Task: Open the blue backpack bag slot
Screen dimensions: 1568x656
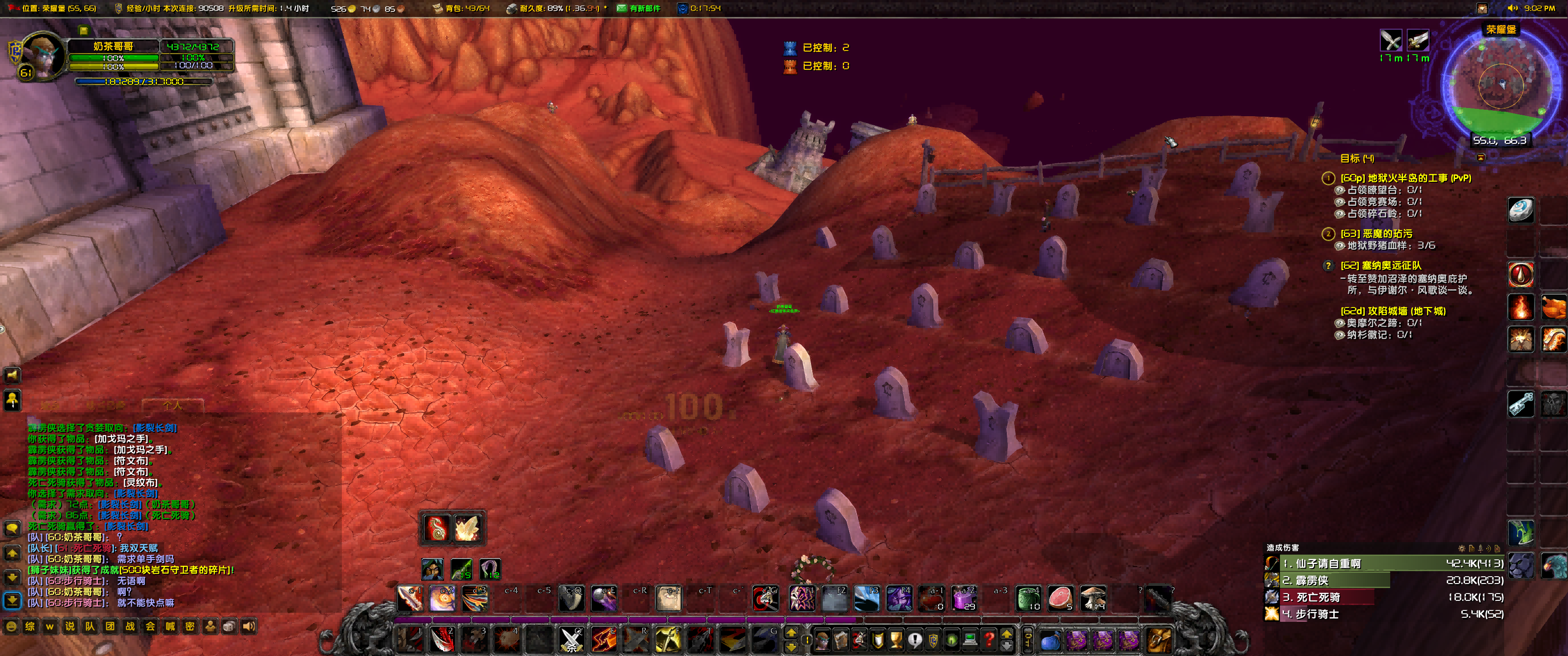Action: (1049, 640)
